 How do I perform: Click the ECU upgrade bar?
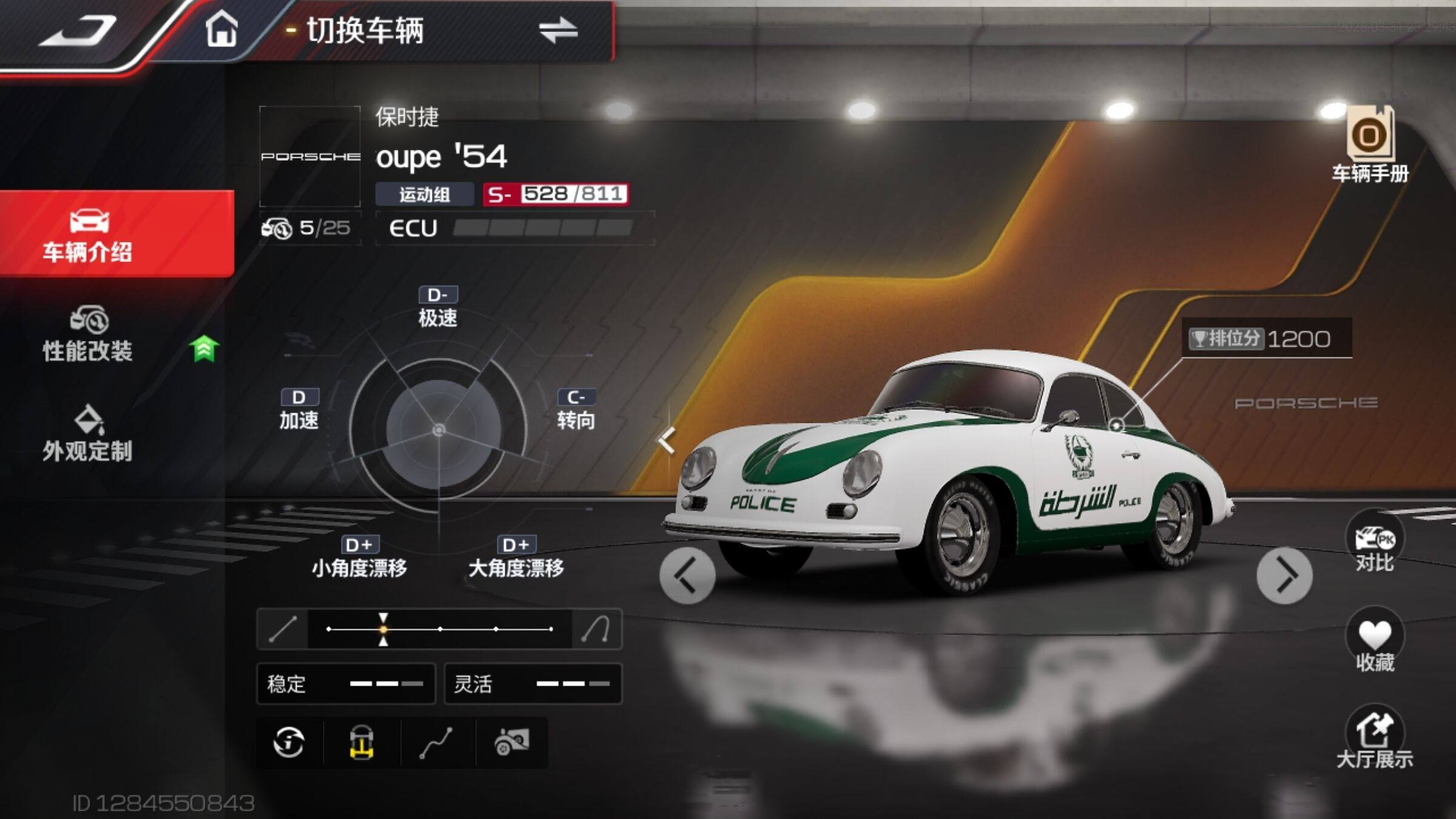point(542,228)
